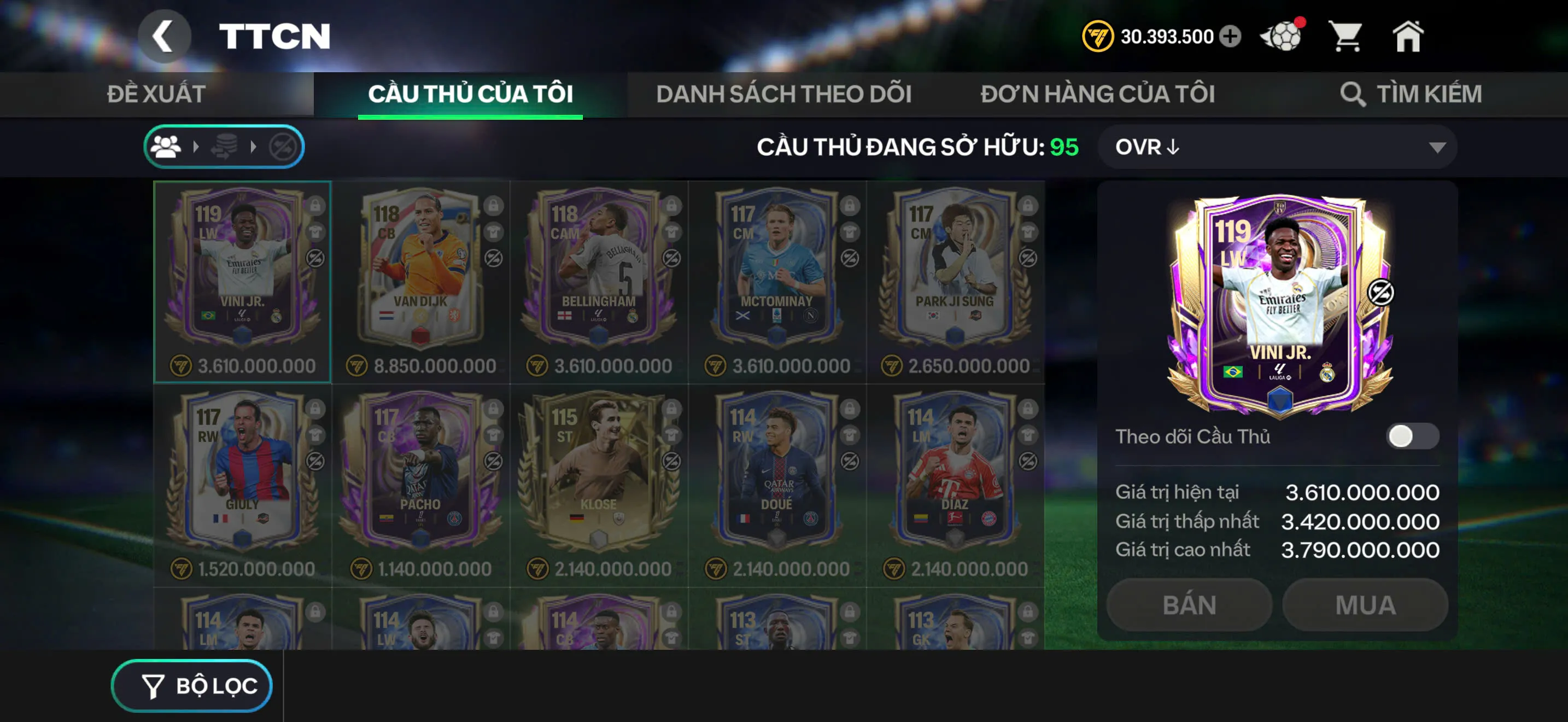Viewport: 1568px width, 722px height.
Task: Click the chevron after the player group icon
Action: (197, 146)
